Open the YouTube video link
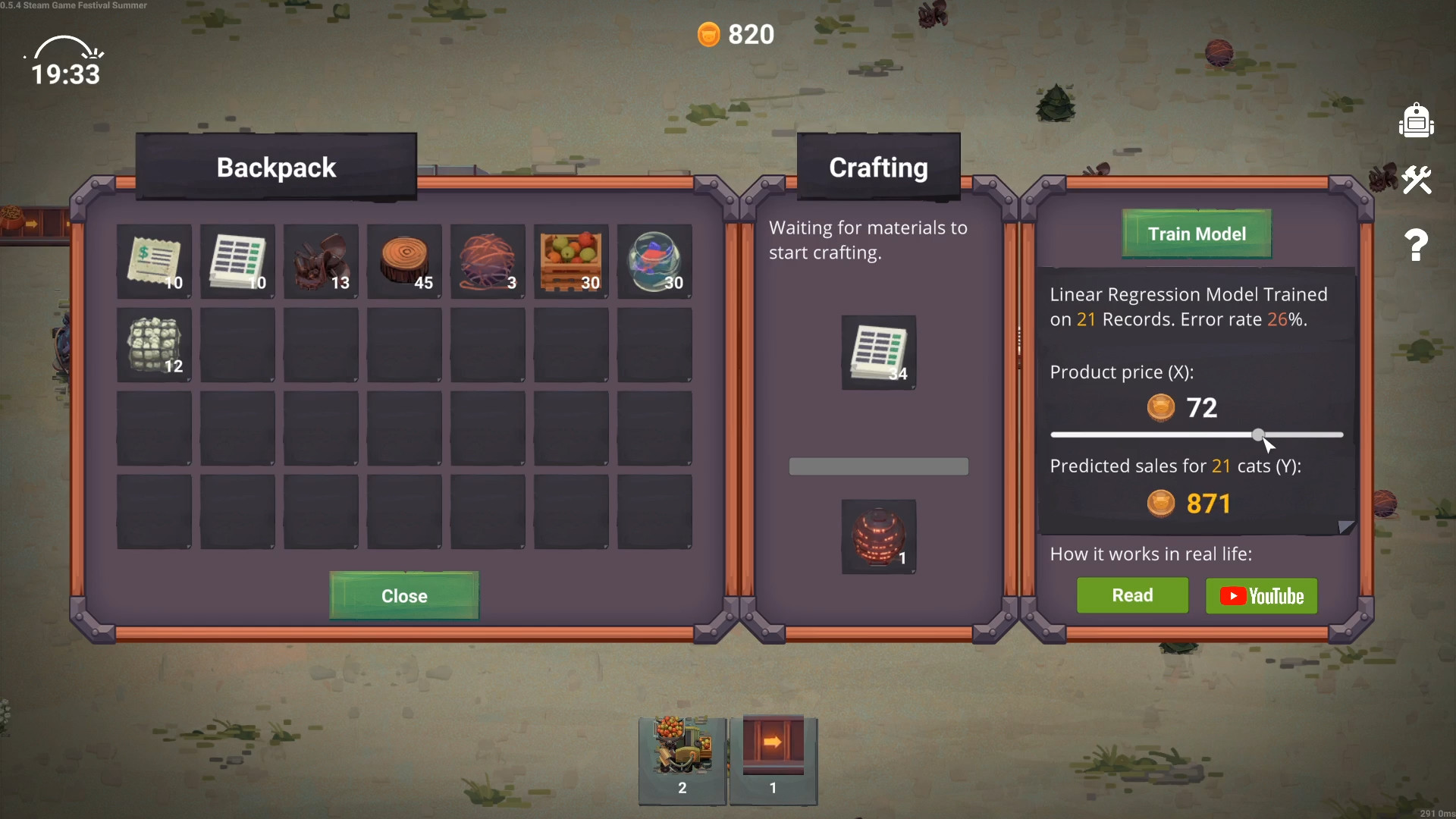 click(x=1261, y=596)
